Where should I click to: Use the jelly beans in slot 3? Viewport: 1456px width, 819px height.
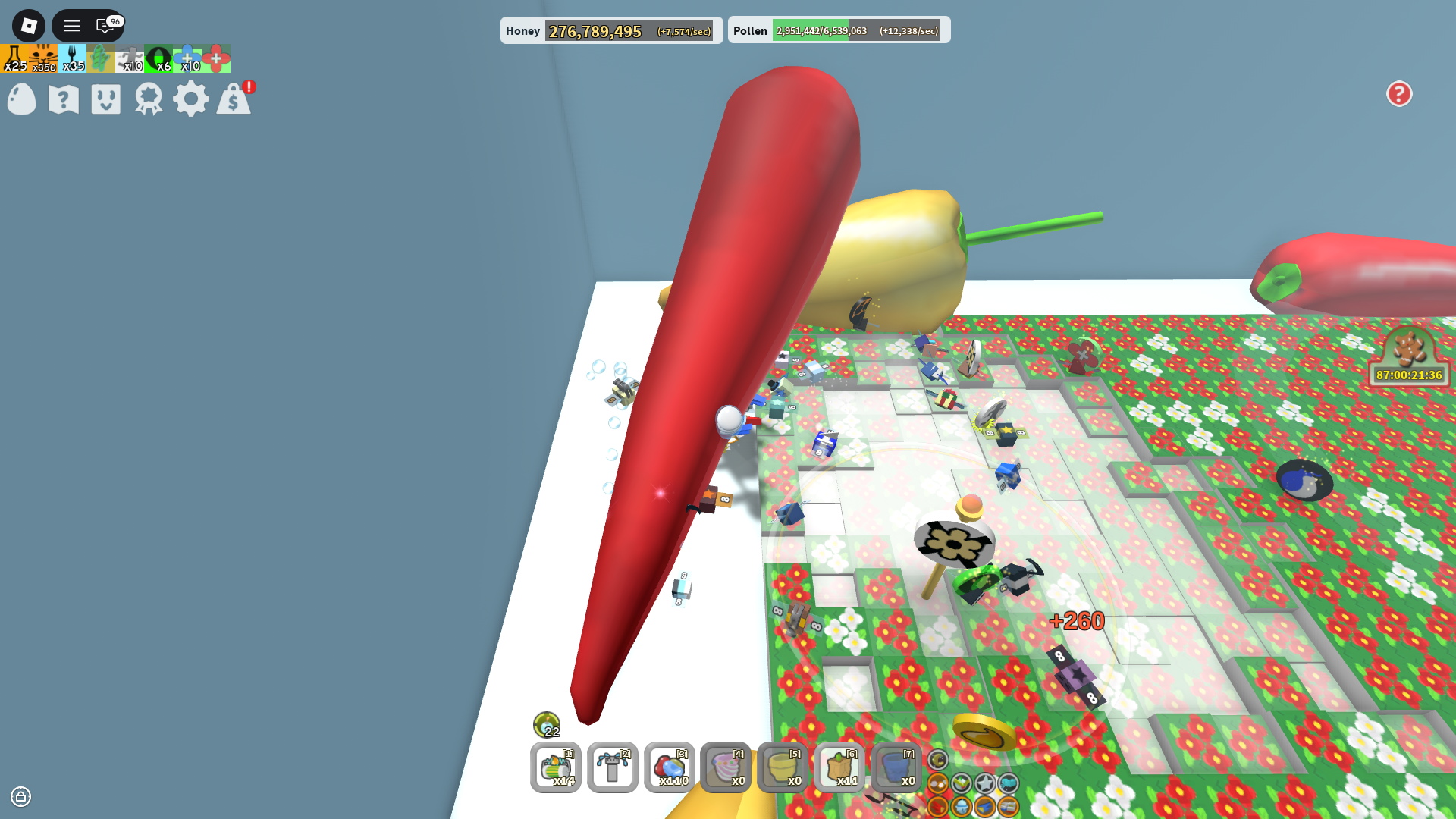point(669,768)
